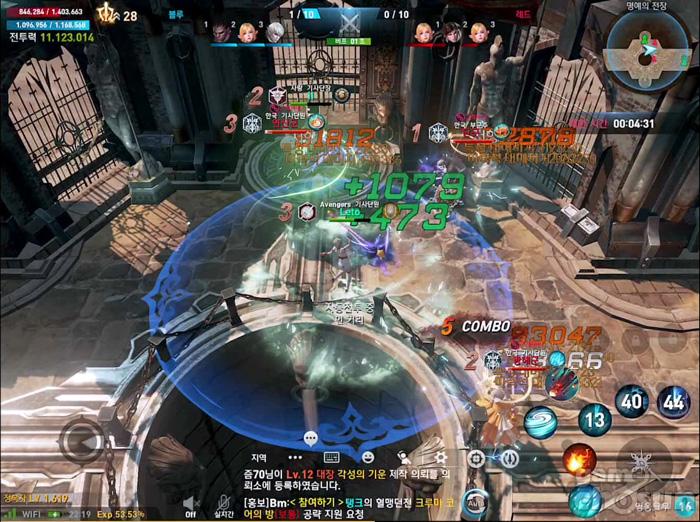Click the 참여하기 link in chat
700x522 pixels.
tap(312, 501)
